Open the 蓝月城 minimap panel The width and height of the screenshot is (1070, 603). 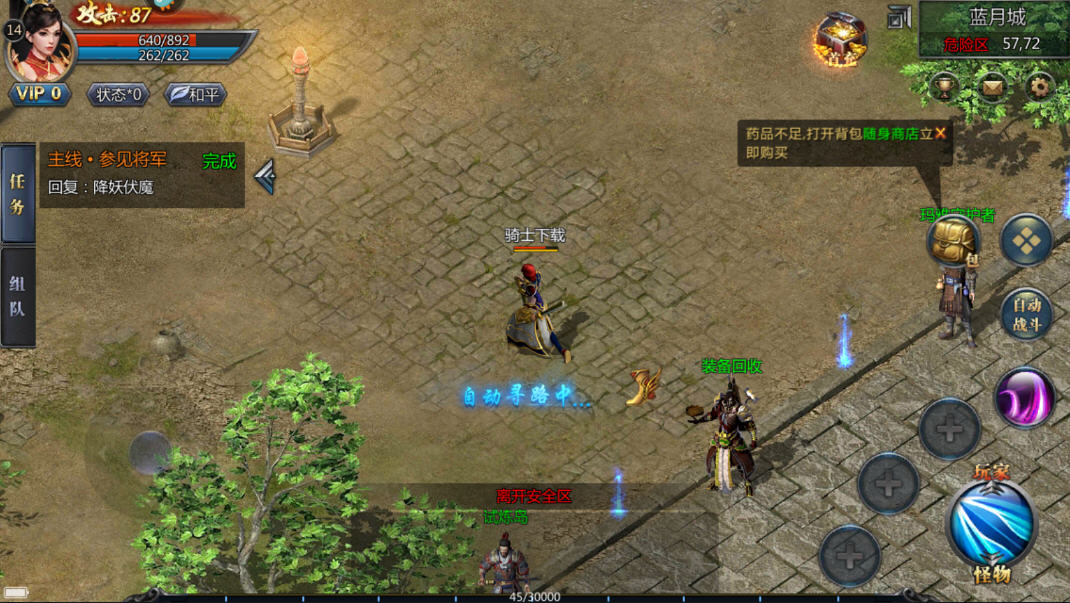[993, 29]
